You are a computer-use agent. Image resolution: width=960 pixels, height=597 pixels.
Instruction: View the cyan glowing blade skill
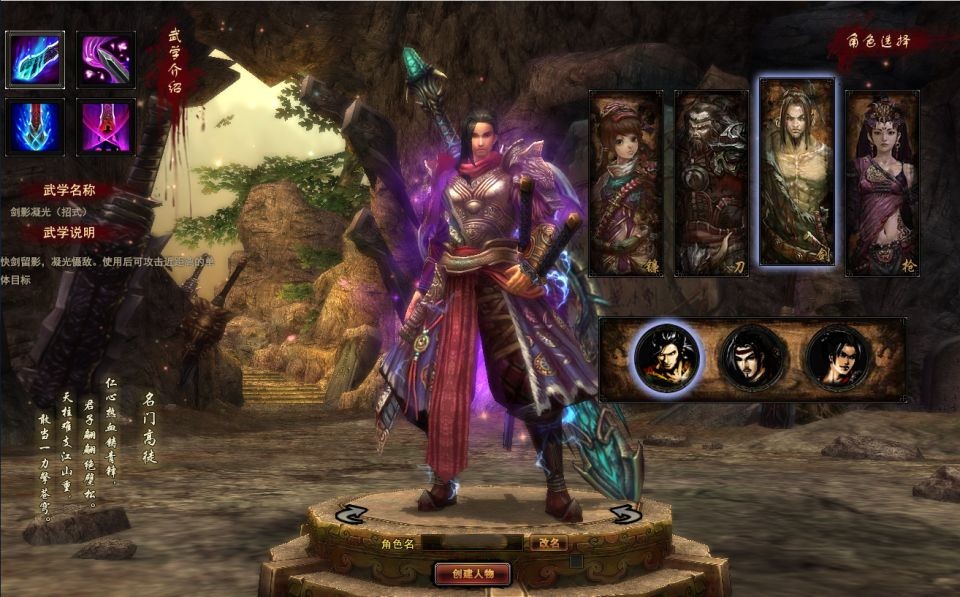(x=35, y=59)
